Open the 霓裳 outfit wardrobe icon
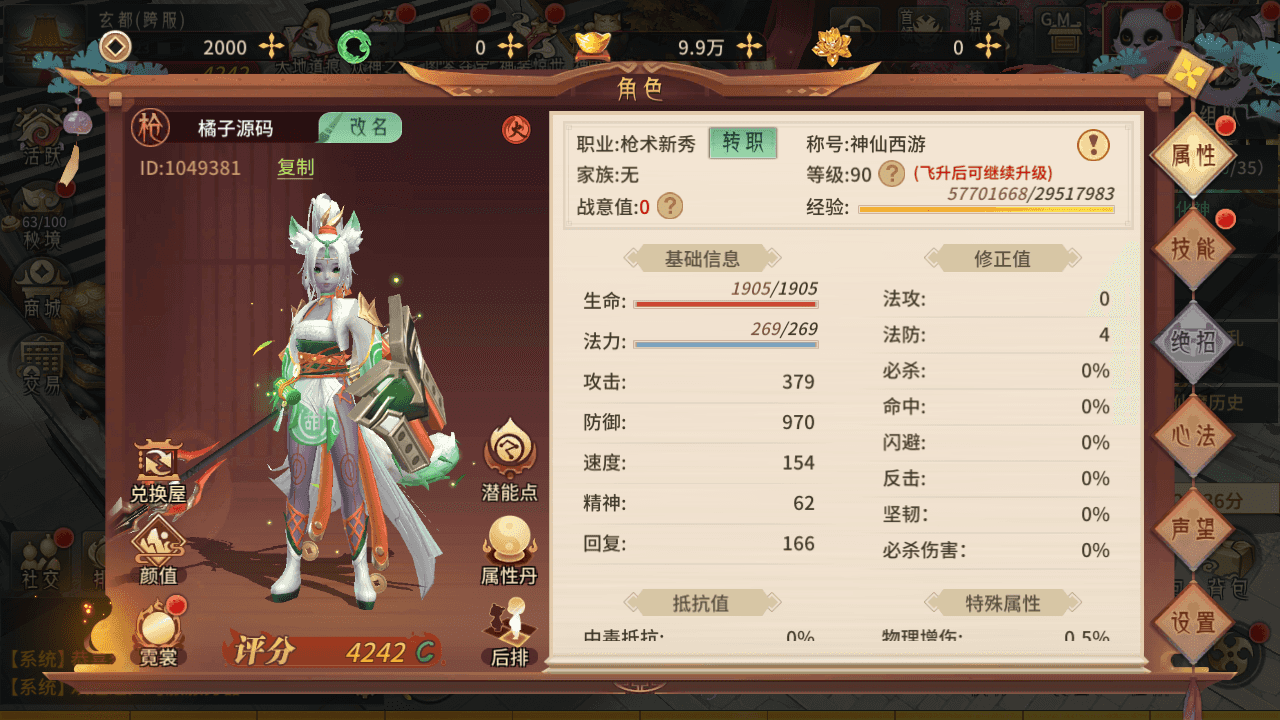 (160, 627)
